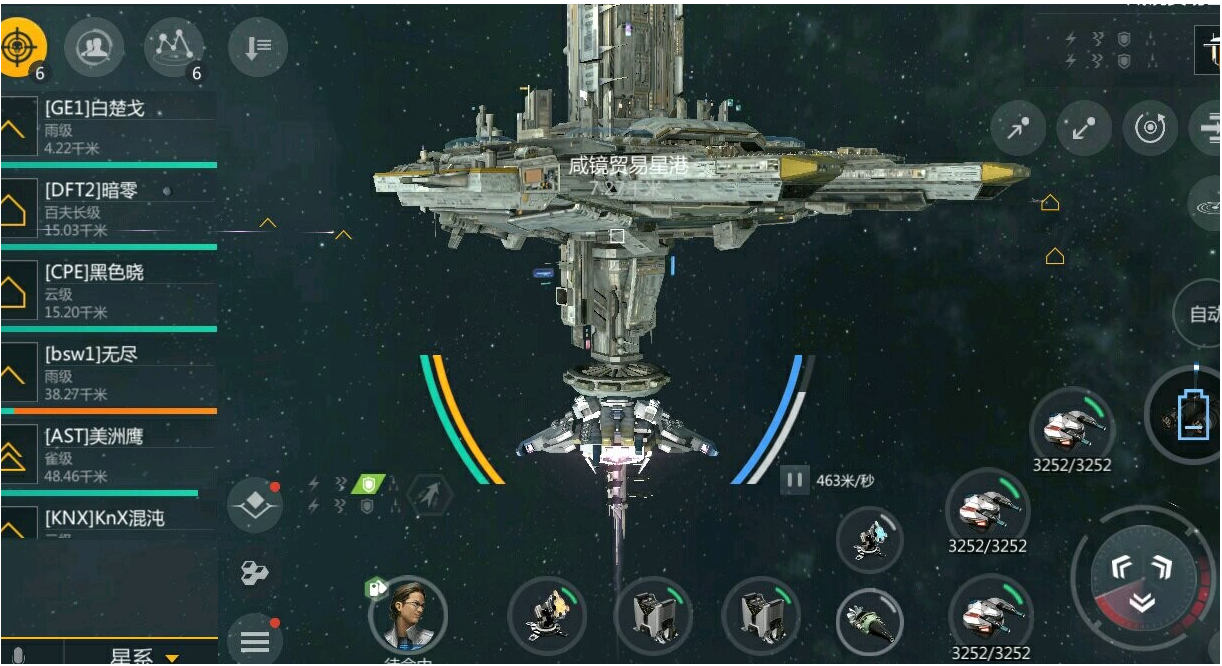Open the hamburger main menu
This screenshot has width=1222, height=666.
(x=255, y=641)
